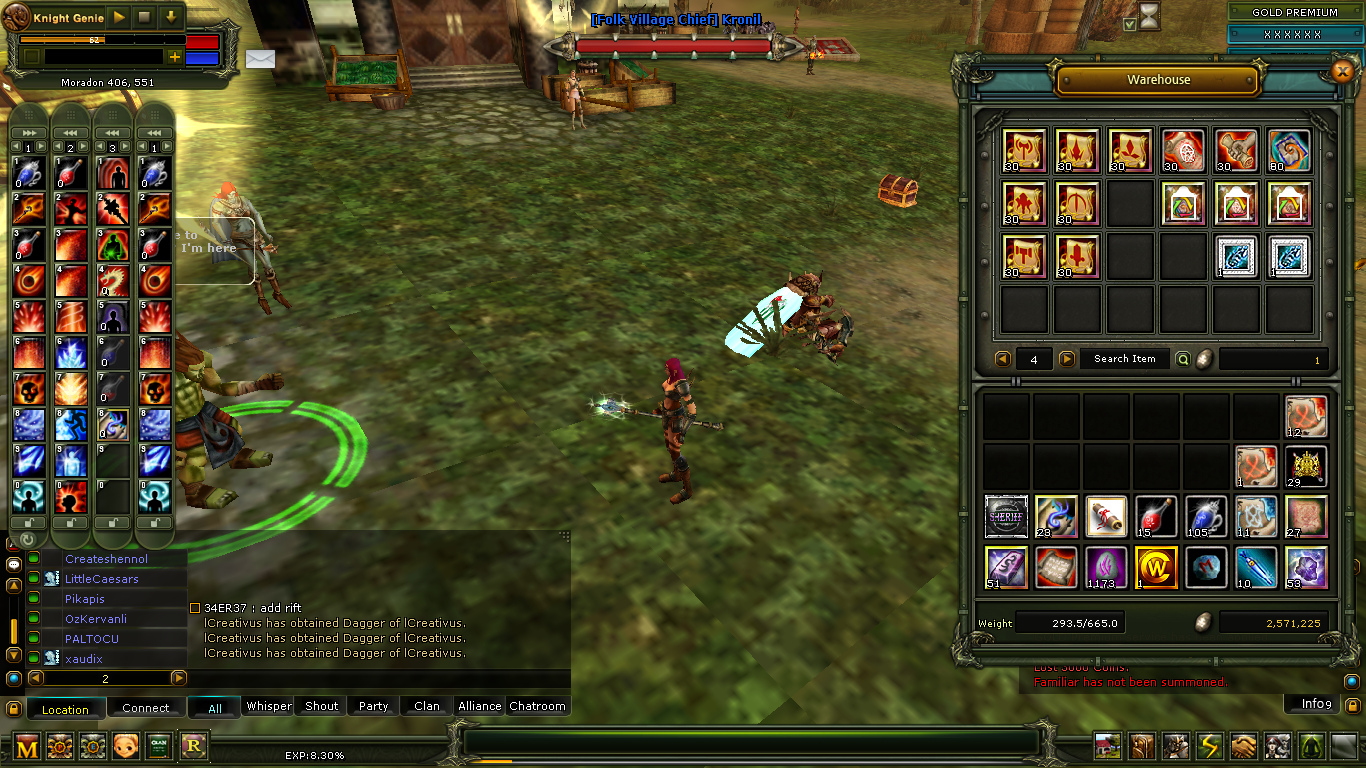Viewport: 1366px width, 768px height.
Task: Open the Info panel button
Action: point(1315,704)
